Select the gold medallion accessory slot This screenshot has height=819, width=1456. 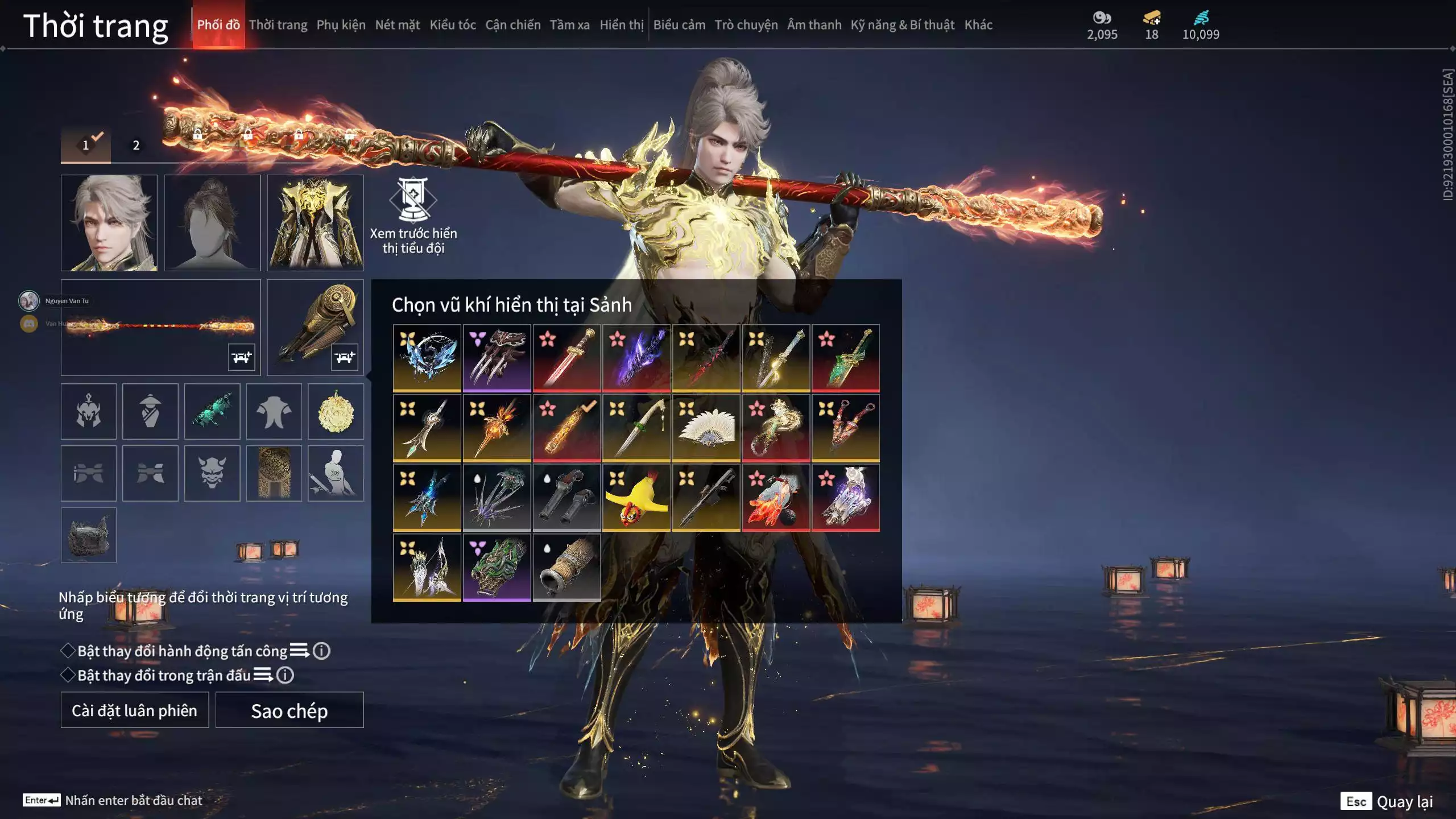[x=336, y=411]
